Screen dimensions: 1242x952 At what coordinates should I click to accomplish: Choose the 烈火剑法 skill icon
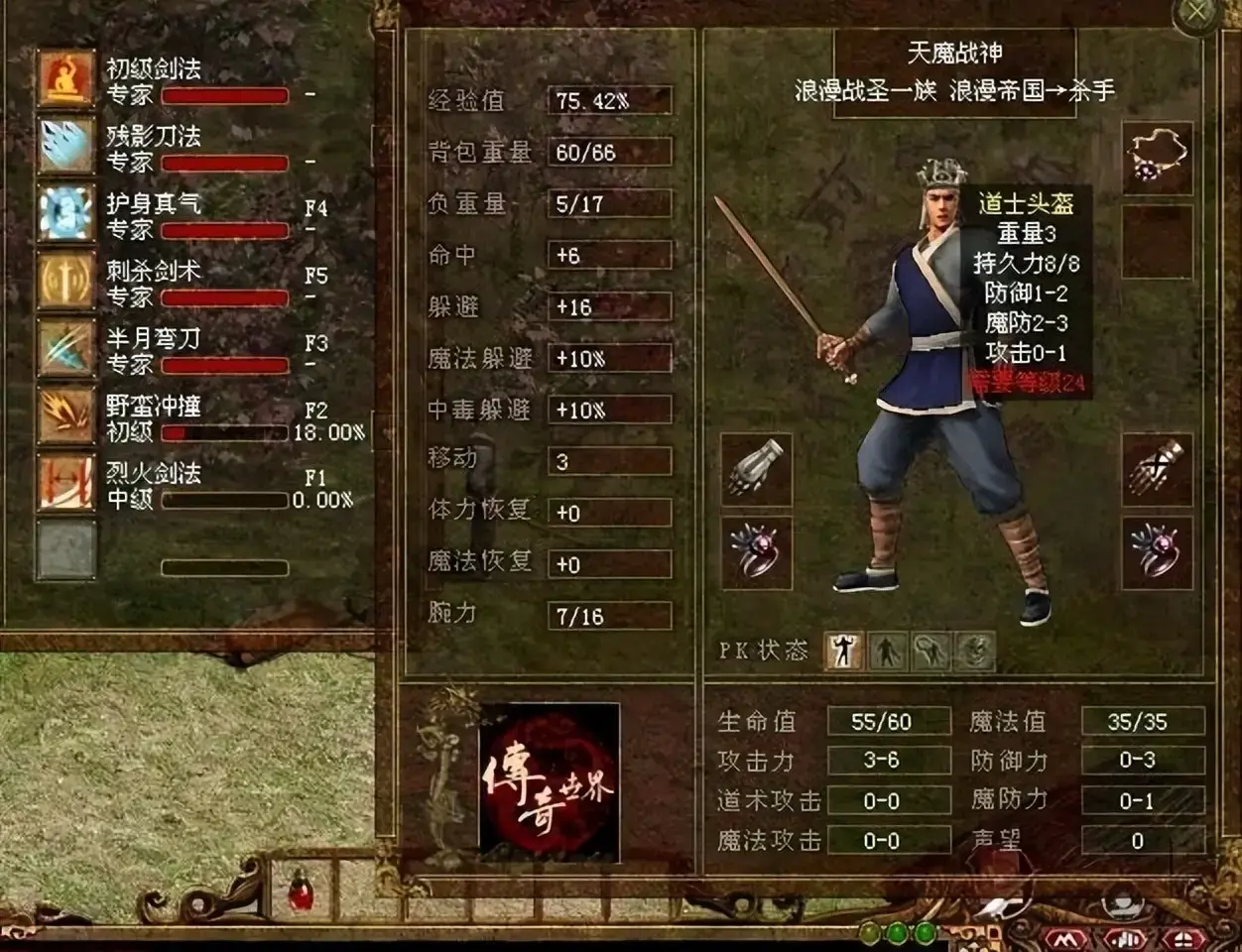[66, 483]
